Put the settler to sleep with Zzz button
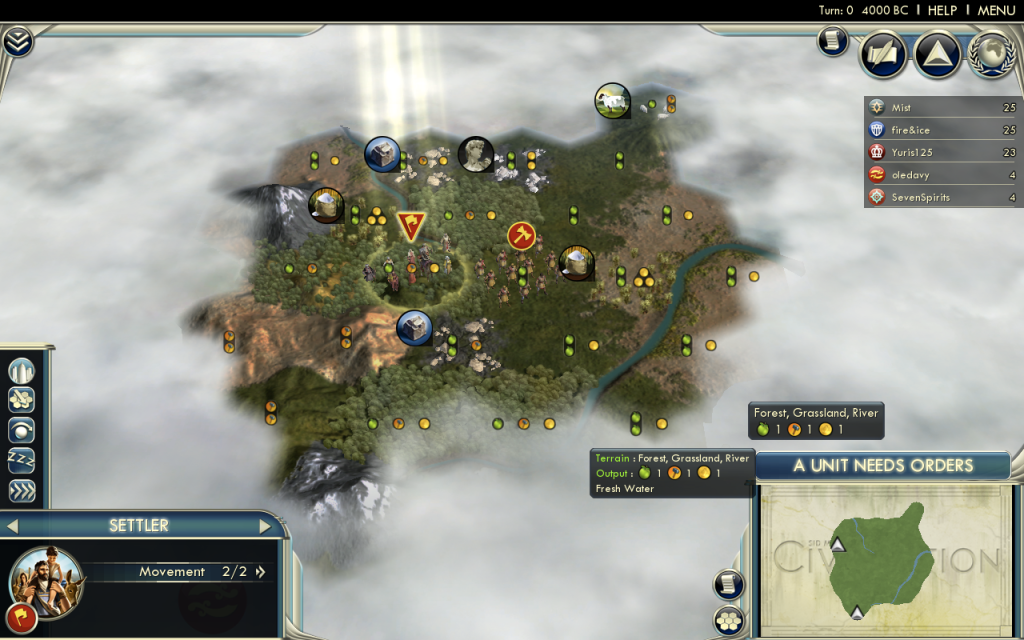Screen dimensions: 1024x640 tap(22, 461)
